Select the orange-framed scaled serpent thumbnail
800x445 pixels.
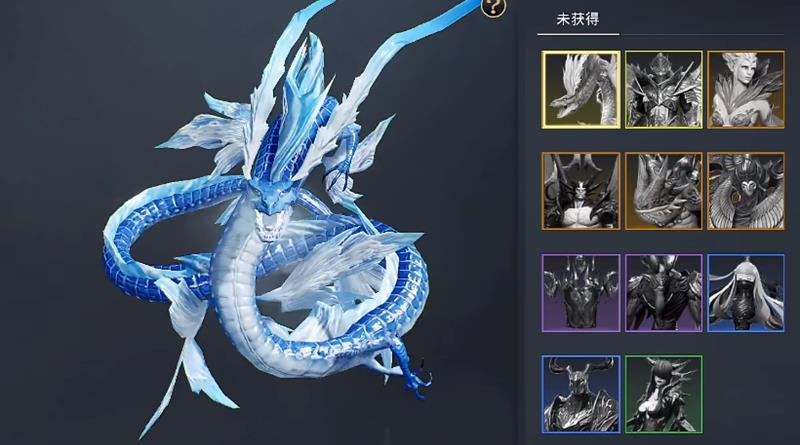click(663, 192)
